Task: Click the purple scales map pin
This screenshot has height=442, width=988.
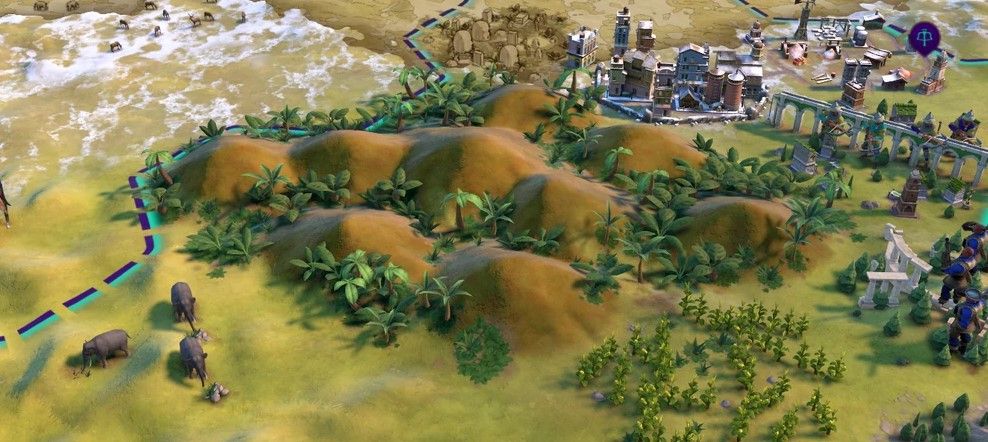Action: (925, 36)
